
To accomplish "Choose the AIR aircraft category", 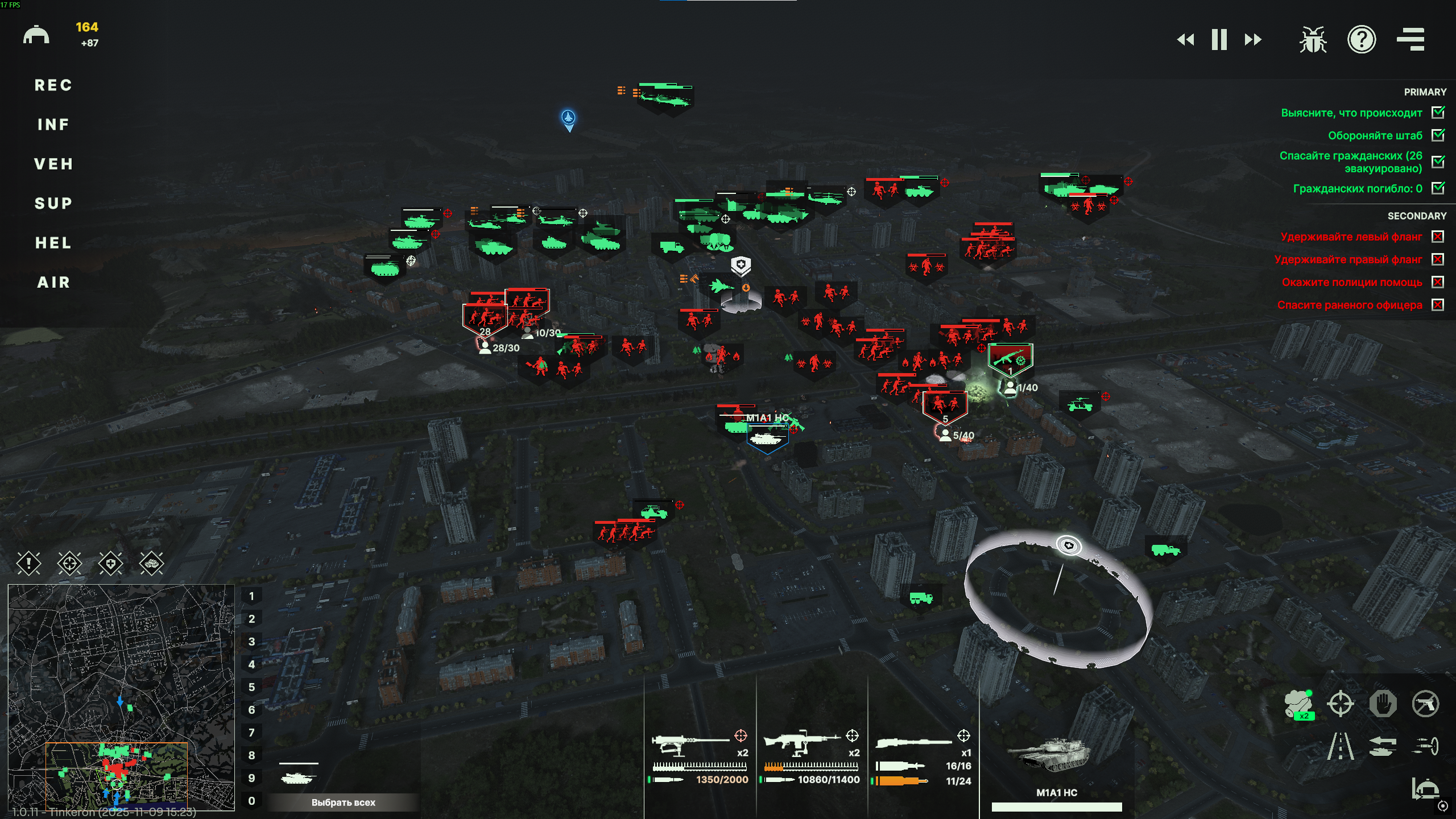I will coord(53,283).
